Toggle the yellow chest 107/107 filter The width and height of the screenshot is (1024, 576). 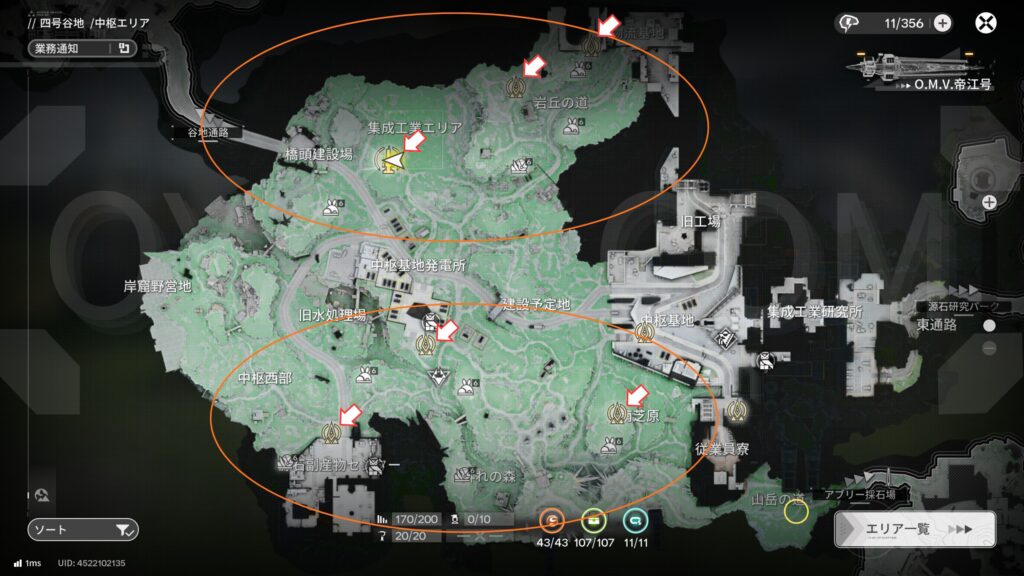pyautogui.click(x=594, y=520)
